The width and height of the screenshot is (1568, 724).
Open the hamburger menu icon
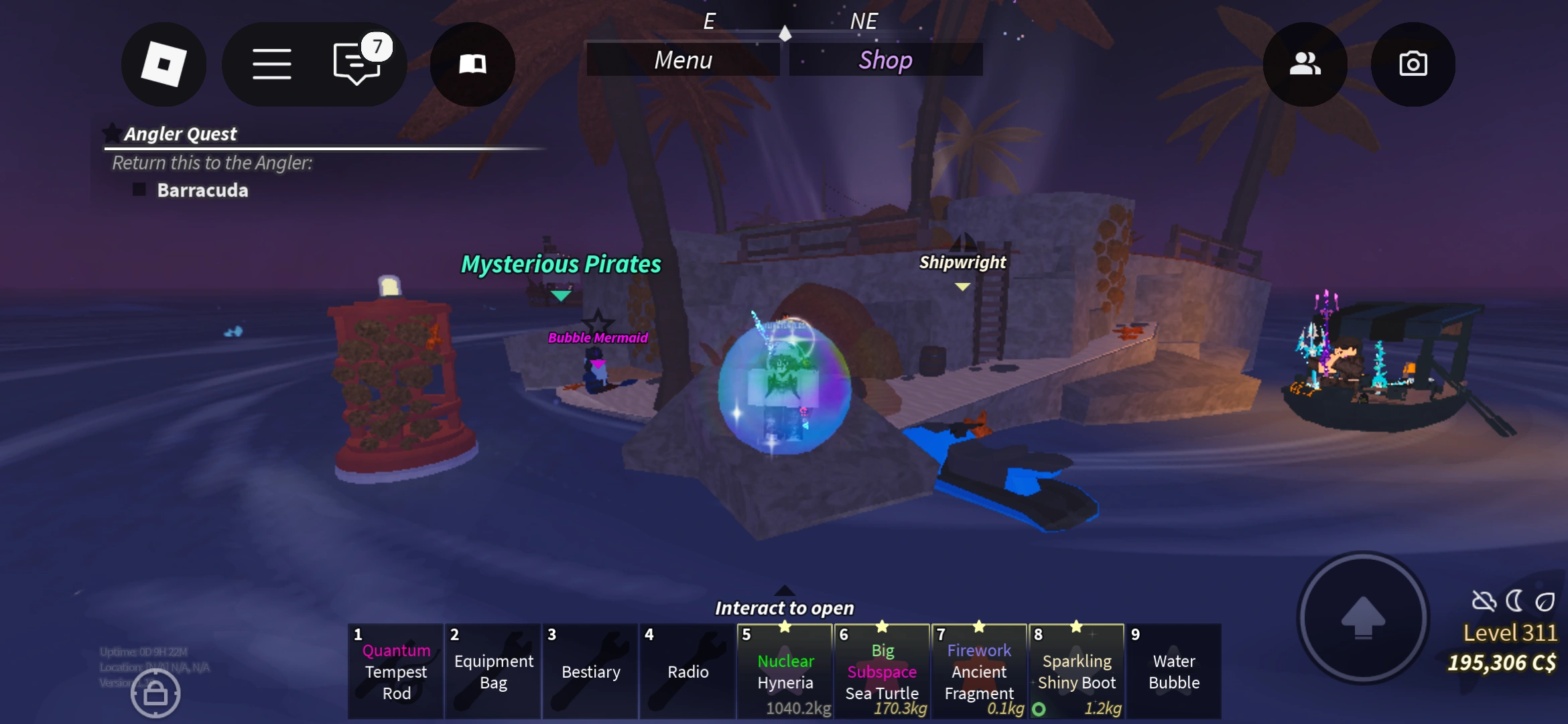272,64
